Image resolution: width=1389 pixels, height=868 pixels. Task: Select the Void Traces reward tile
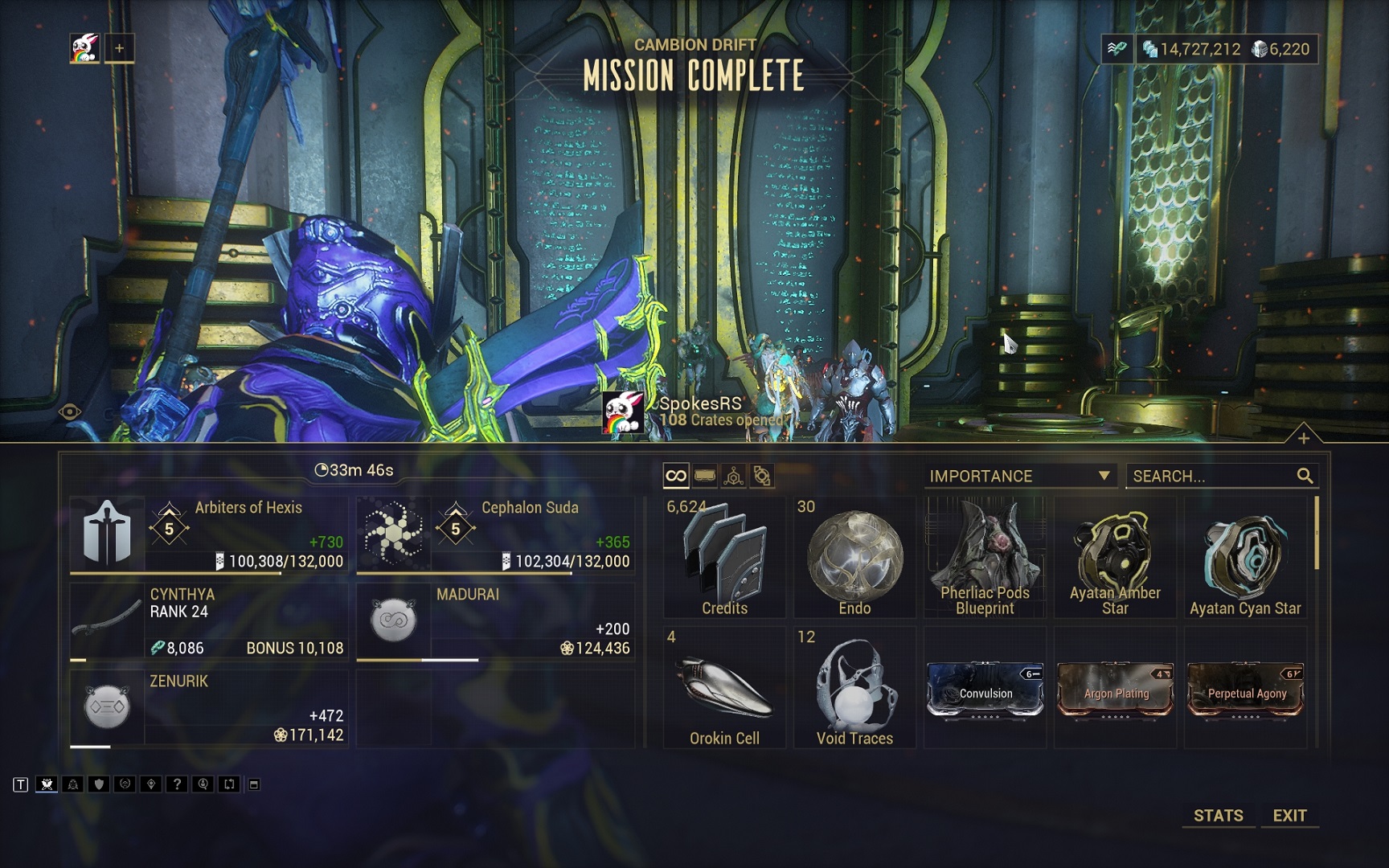pos(854,688)
